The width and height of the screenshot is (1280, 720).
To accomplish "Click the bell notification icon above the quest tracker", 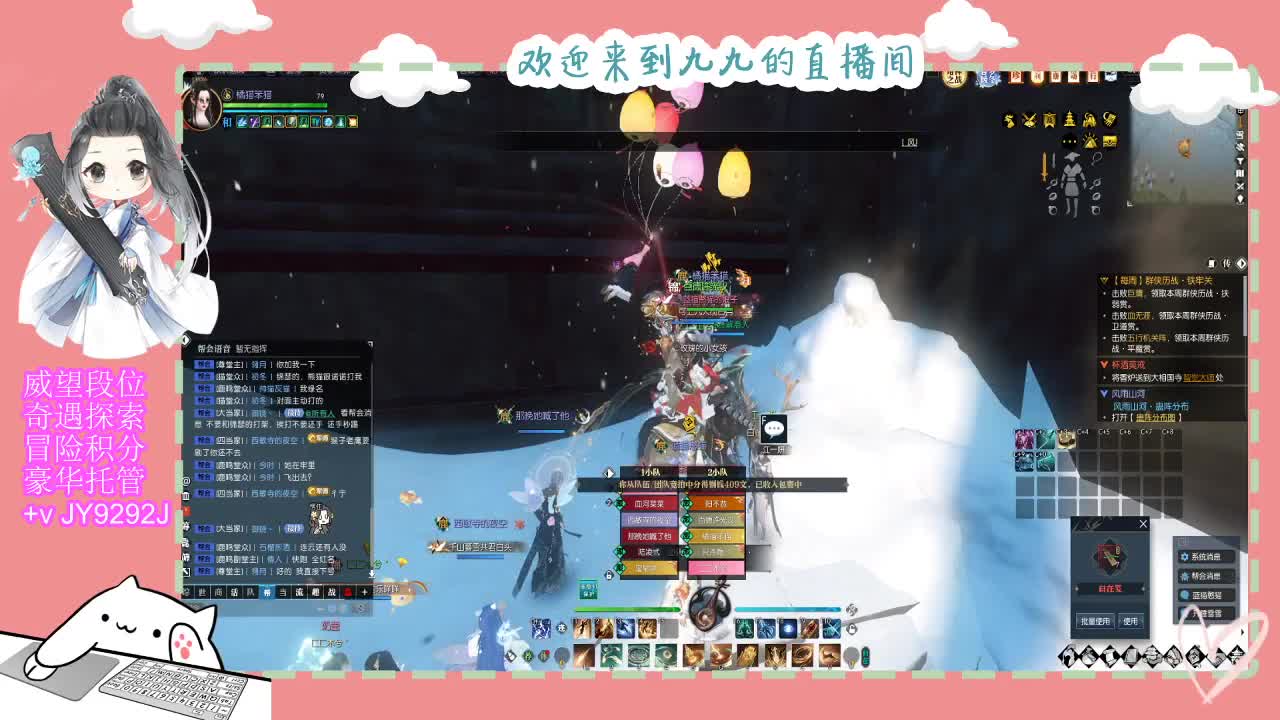I will click(1211, 263).
